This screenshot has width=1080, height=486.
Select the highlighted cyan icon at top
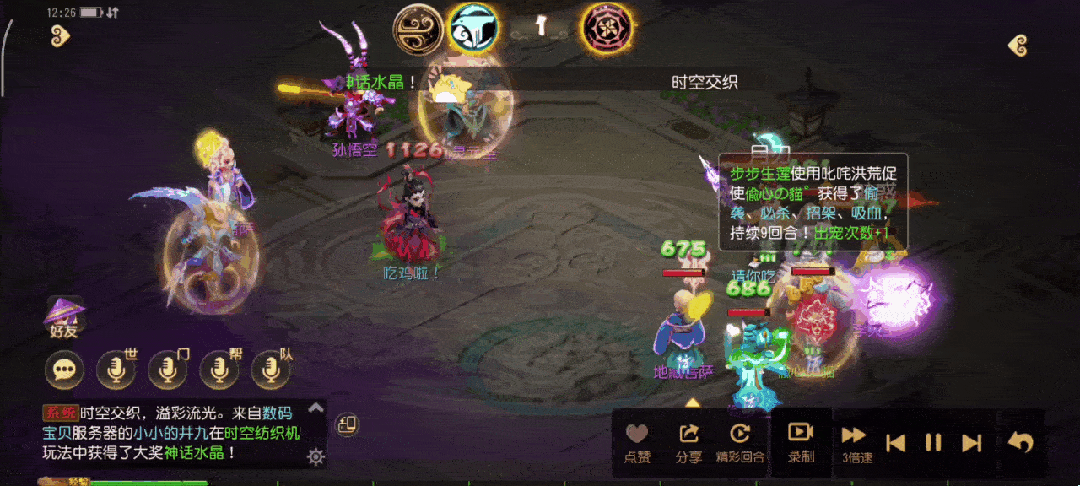[472, 29]
